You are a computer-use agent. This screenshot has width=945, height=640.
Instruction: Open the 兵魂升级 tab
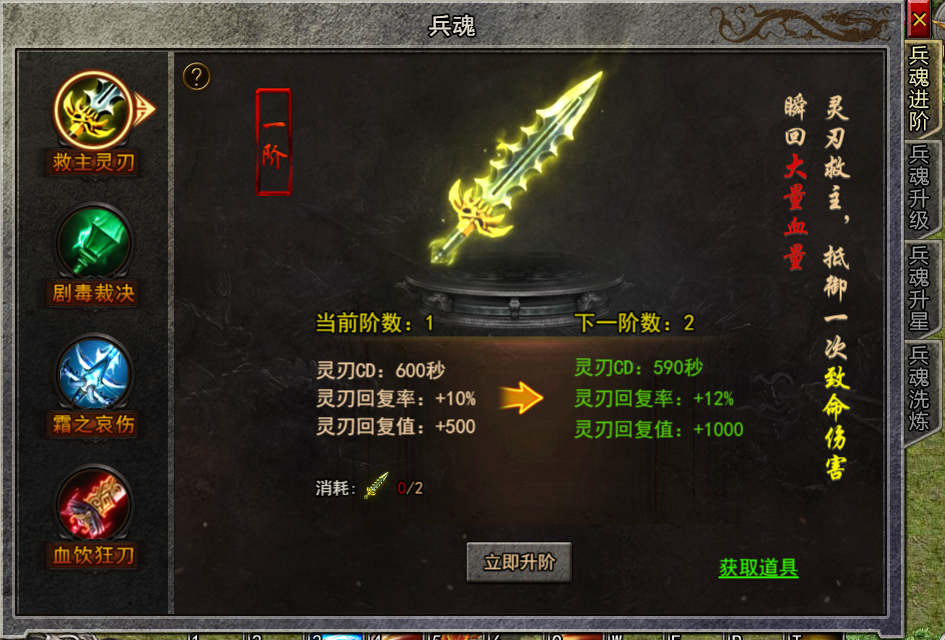click(919, 187)
